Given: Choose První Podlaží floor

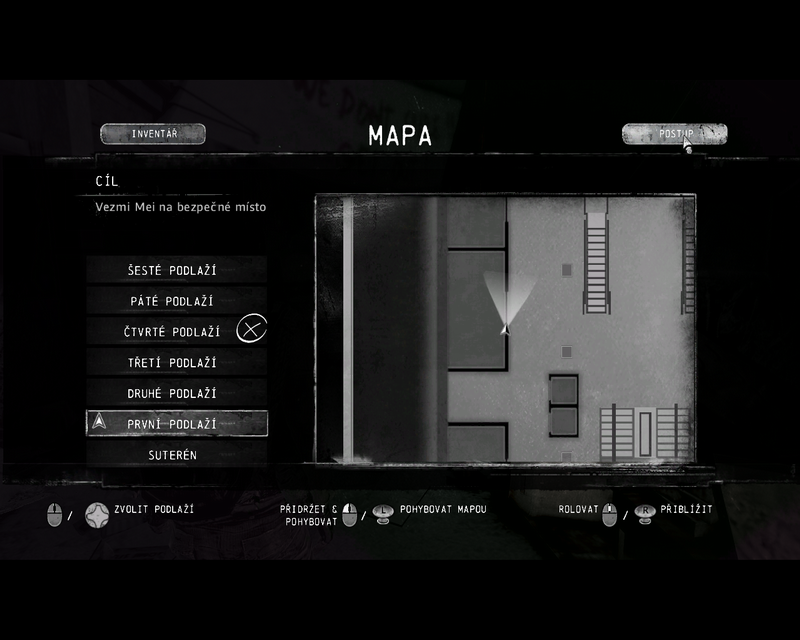Looking at the screenshot, I should (x=176, y=424).
